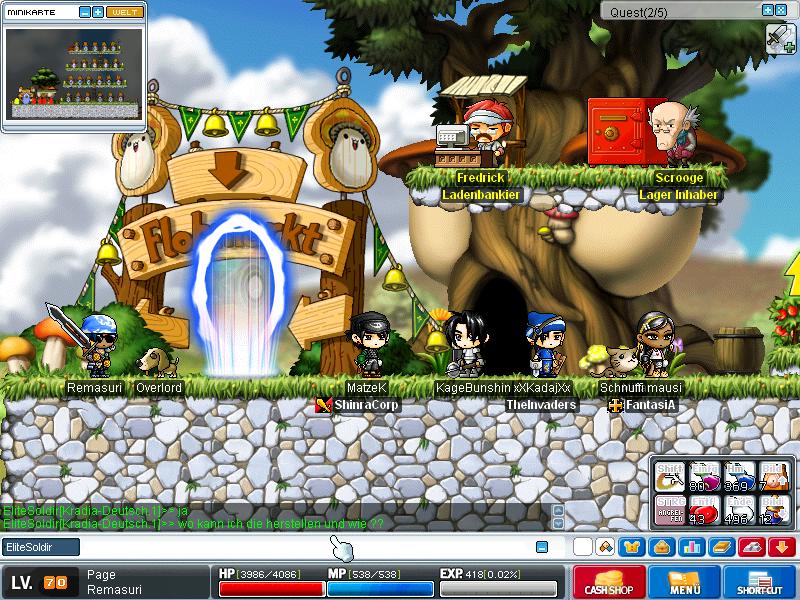Open the skill book icon

click(x=722, y=547)
